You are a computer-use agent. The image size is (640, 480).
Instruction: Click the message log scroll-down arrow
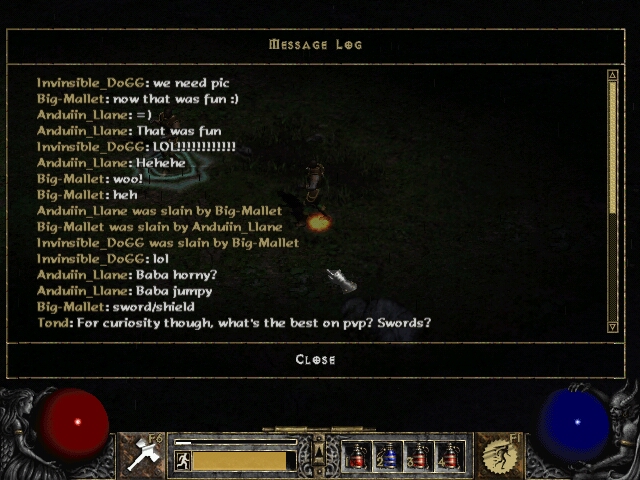(613, 326)
